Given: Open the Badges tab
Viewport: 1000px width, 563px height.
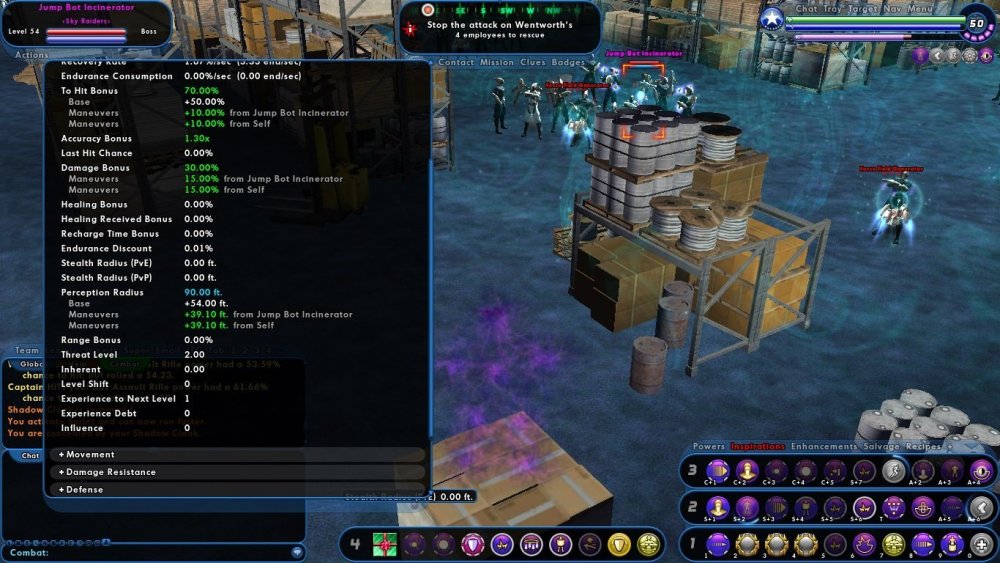Looking at the screenshot, I should 569,62.
